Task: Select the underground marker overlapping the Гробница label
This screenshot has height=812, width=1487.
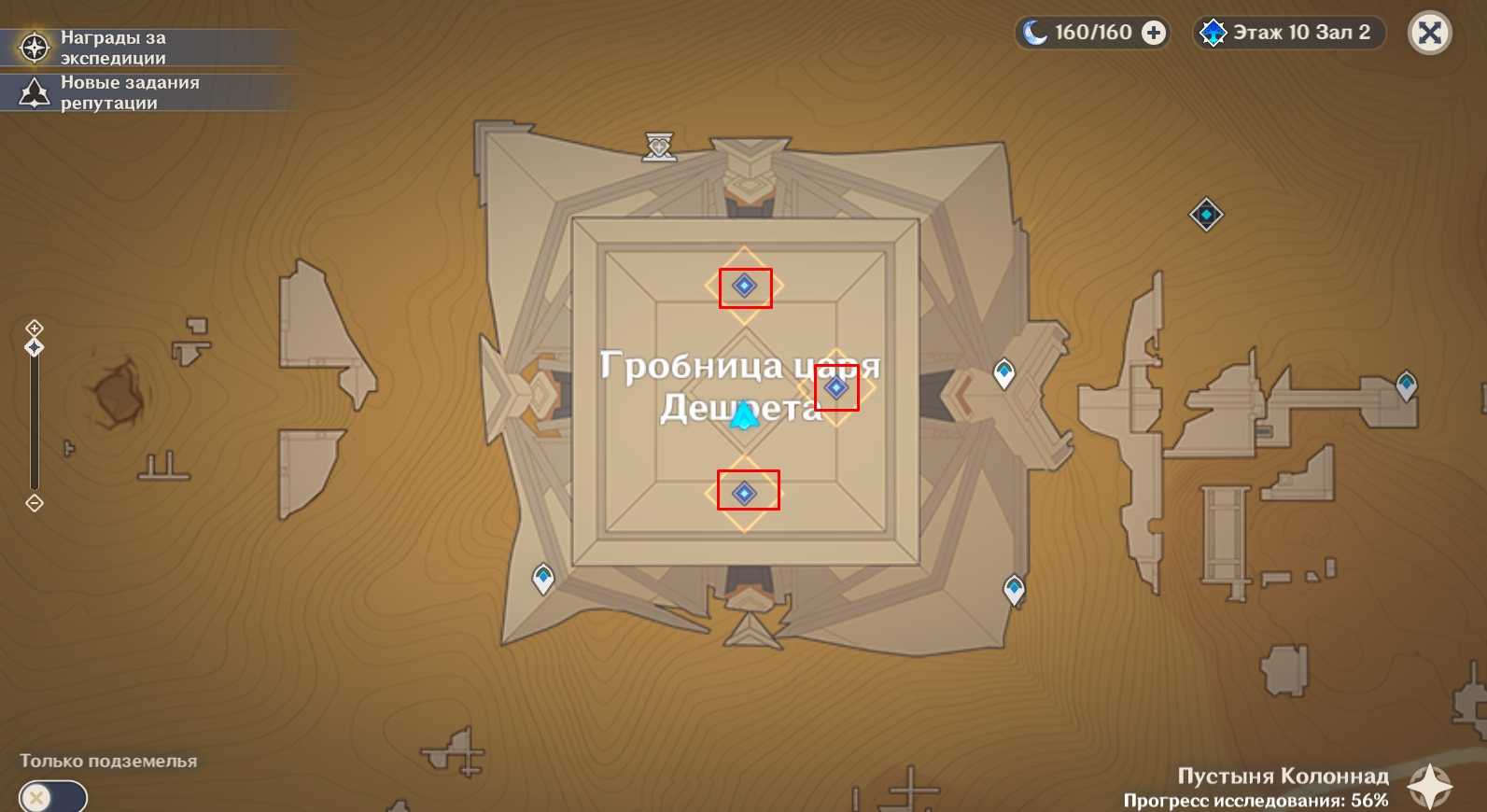Action: 836,388
